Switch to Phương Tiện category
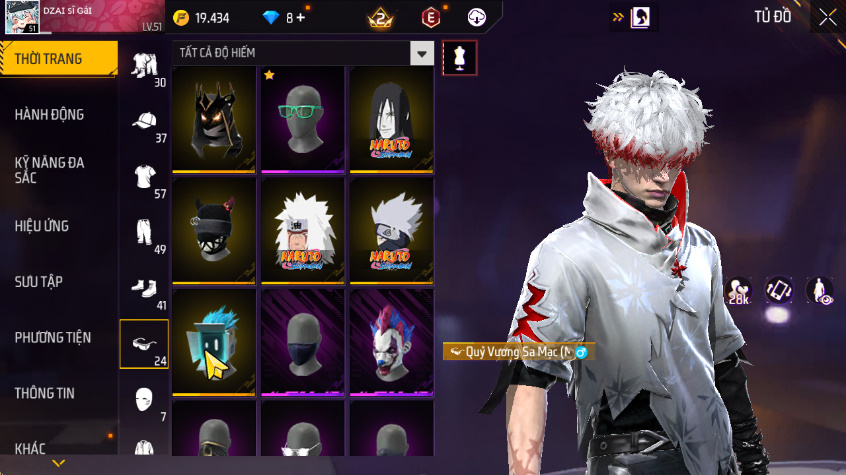Image resolution: width=846 pixels, height=475 pixels. click(x=50, y=338)
